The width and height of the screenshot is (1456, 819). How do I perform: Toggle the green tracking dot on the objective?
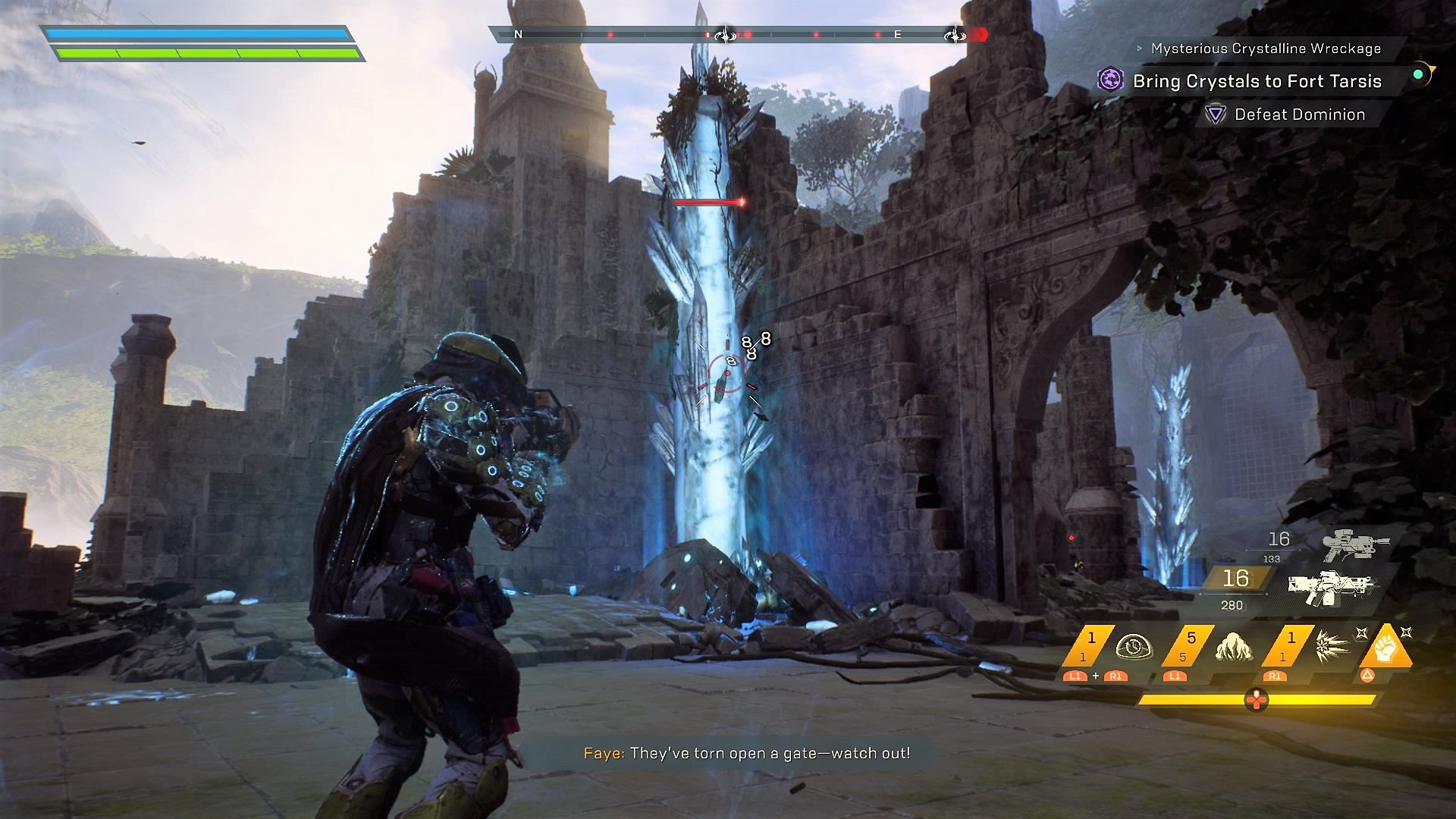[x=1418, y=75]
